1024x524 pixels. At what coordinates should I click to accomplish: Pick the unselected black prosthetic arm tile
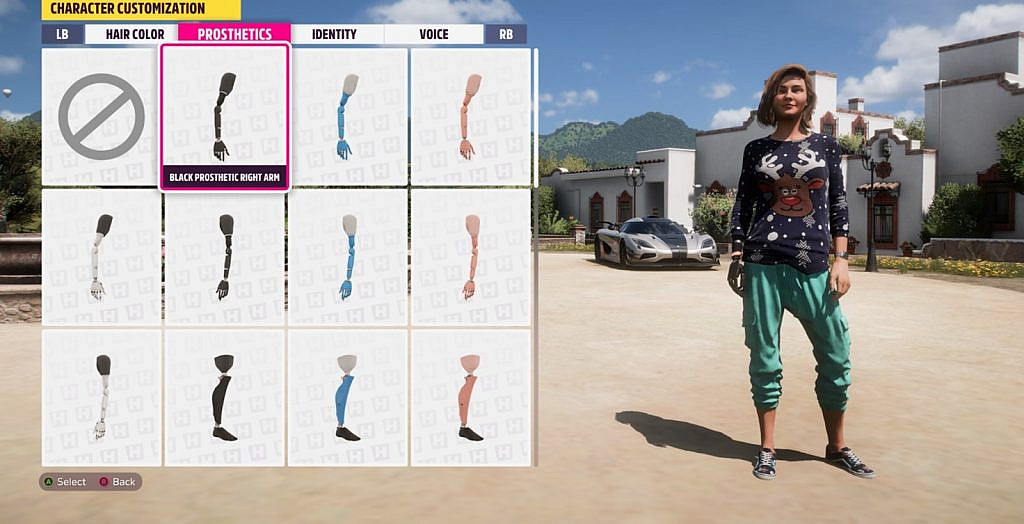(224, 257)
